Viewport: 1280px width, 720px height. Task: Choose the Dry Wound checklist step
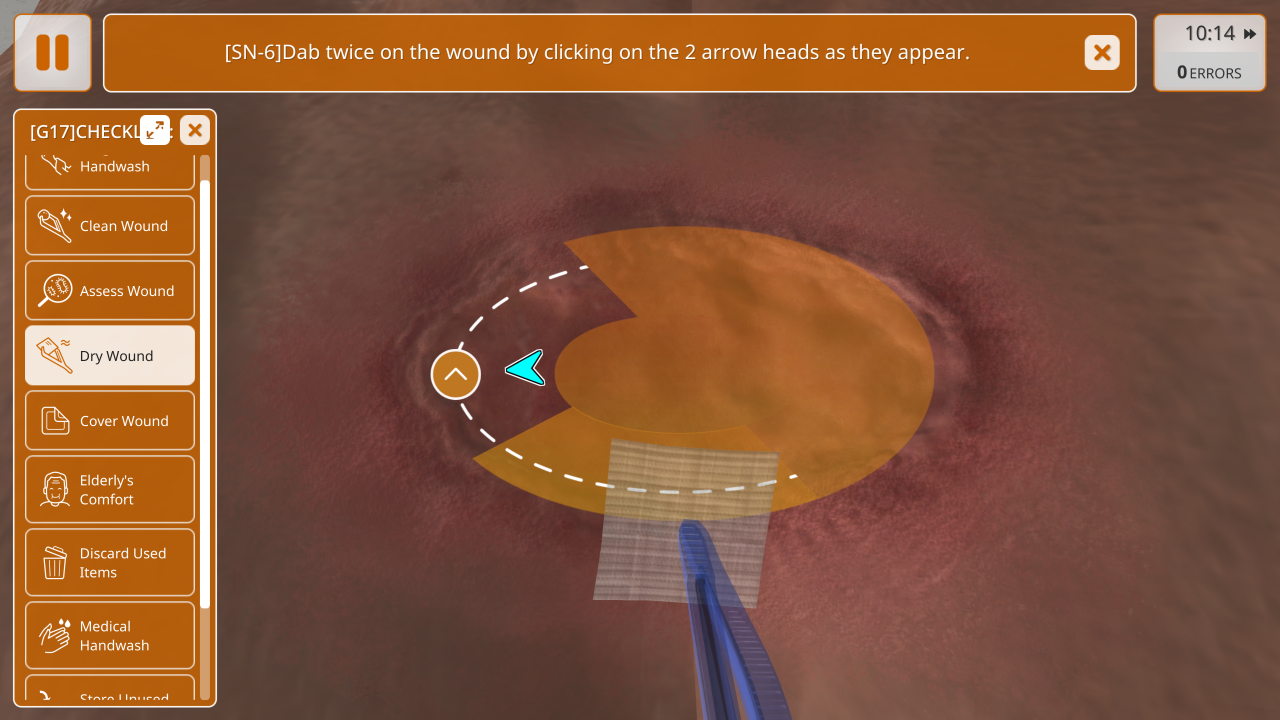click(x=110, y=356)
